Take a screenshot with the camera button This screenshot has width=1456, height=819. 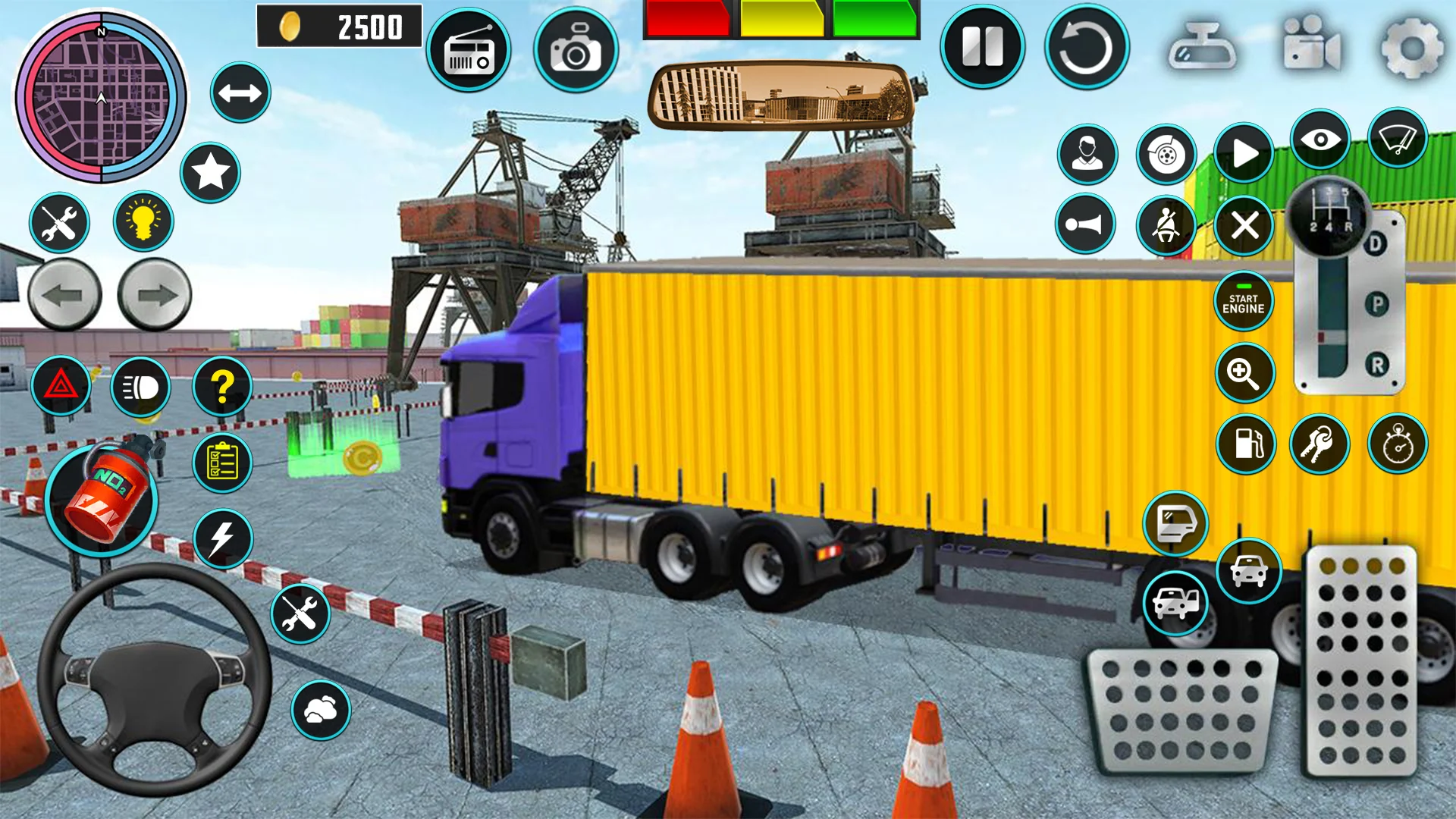click(x=576, y=51)
